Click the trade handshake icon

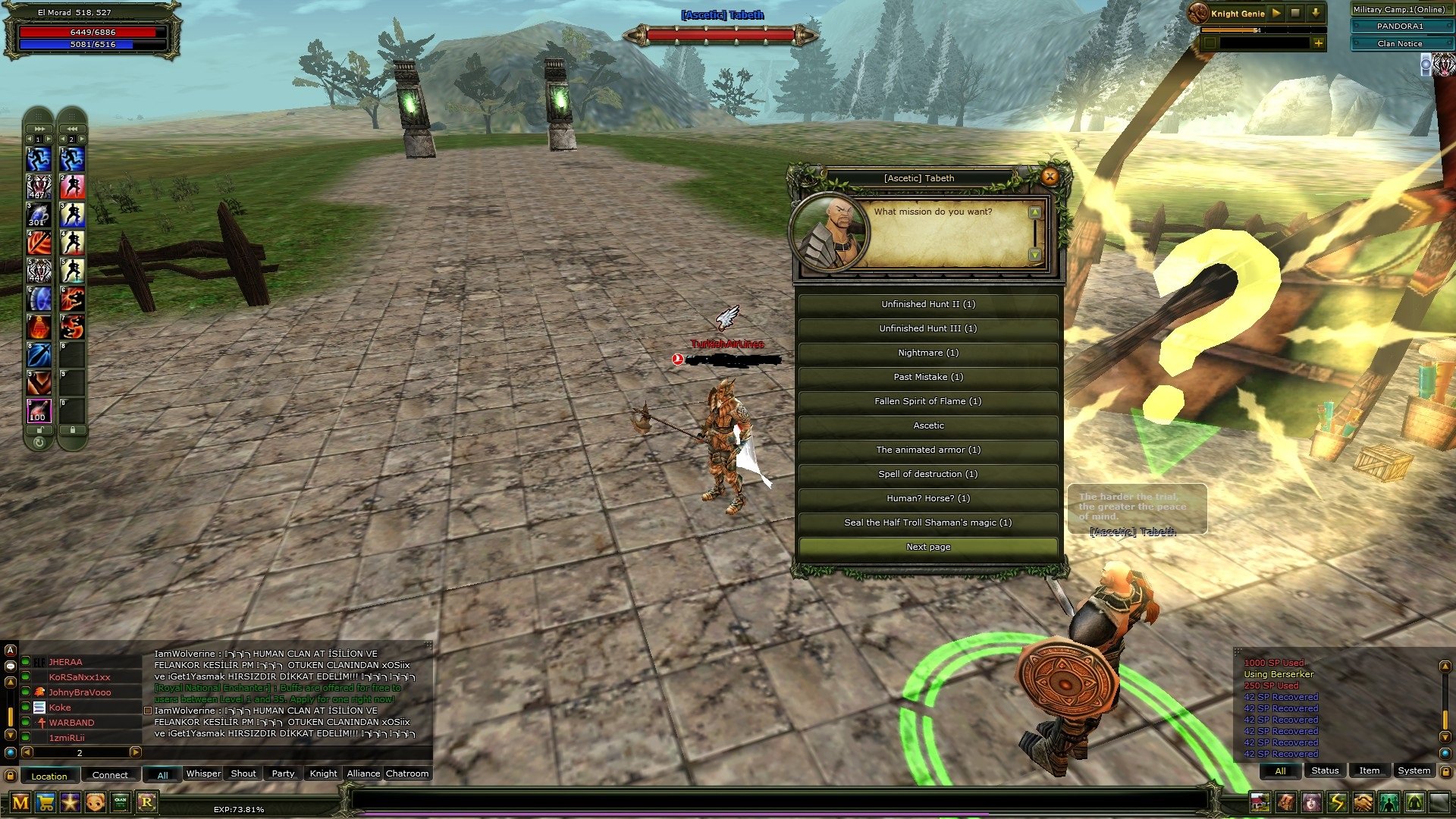(1363, 801)
